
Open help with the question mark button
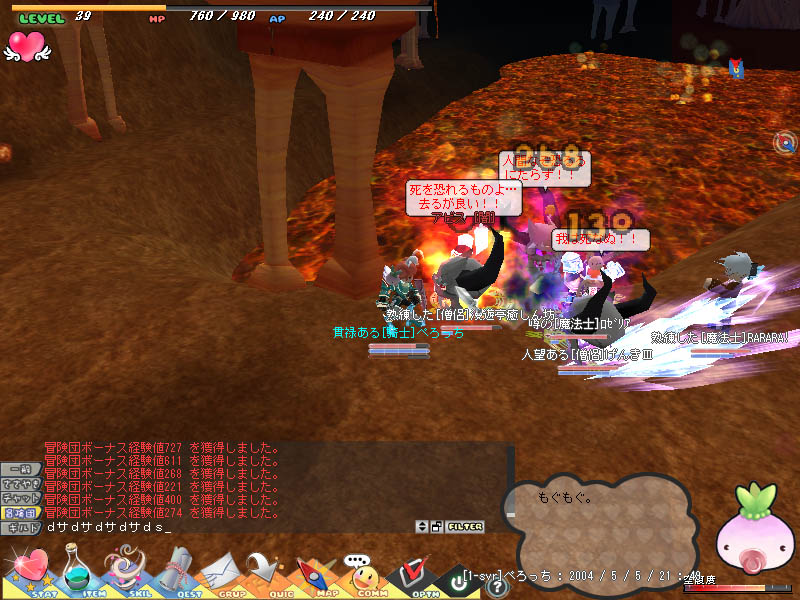tap(497, 587)
